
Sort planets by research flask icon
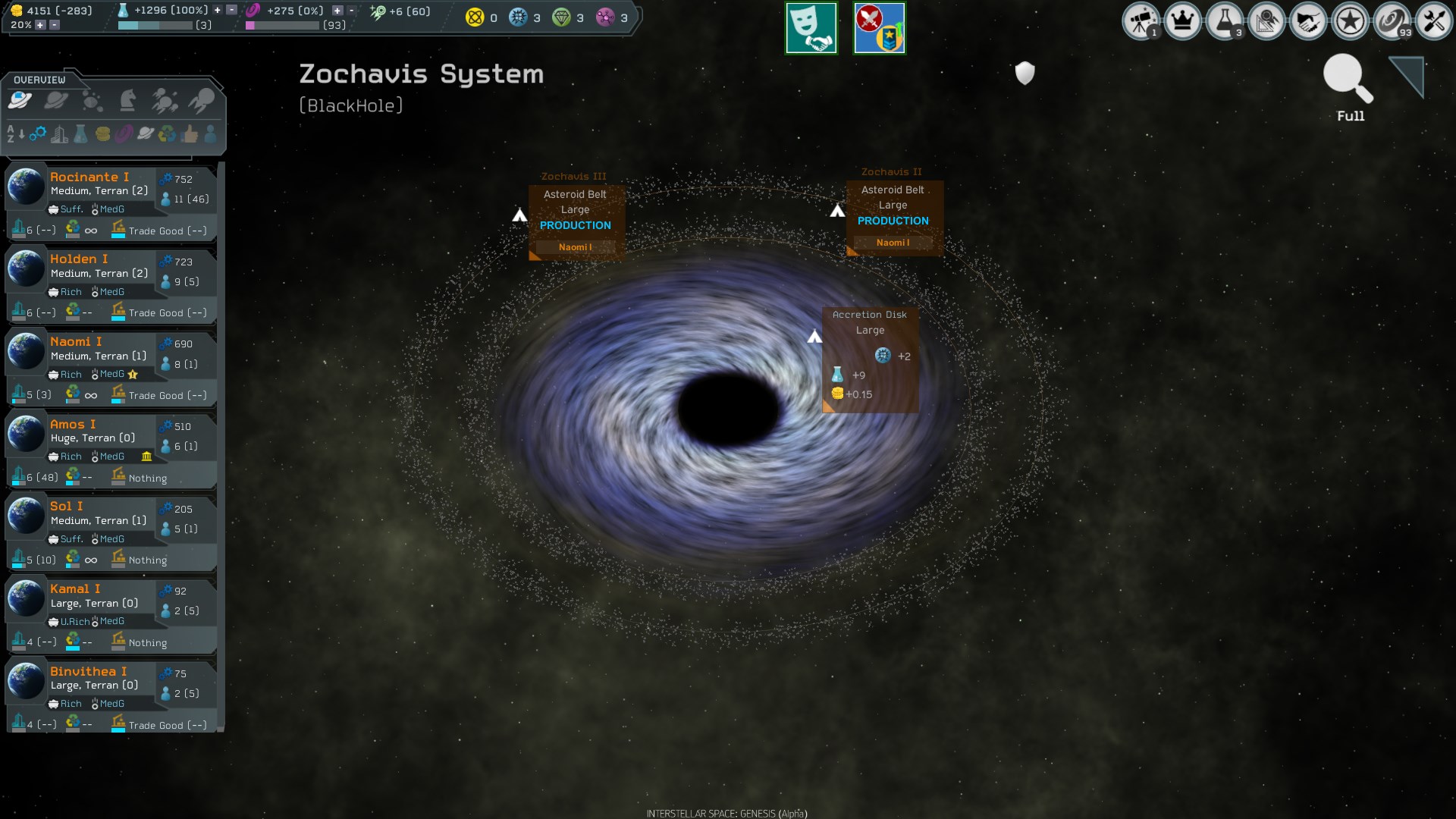pos(81,135)
